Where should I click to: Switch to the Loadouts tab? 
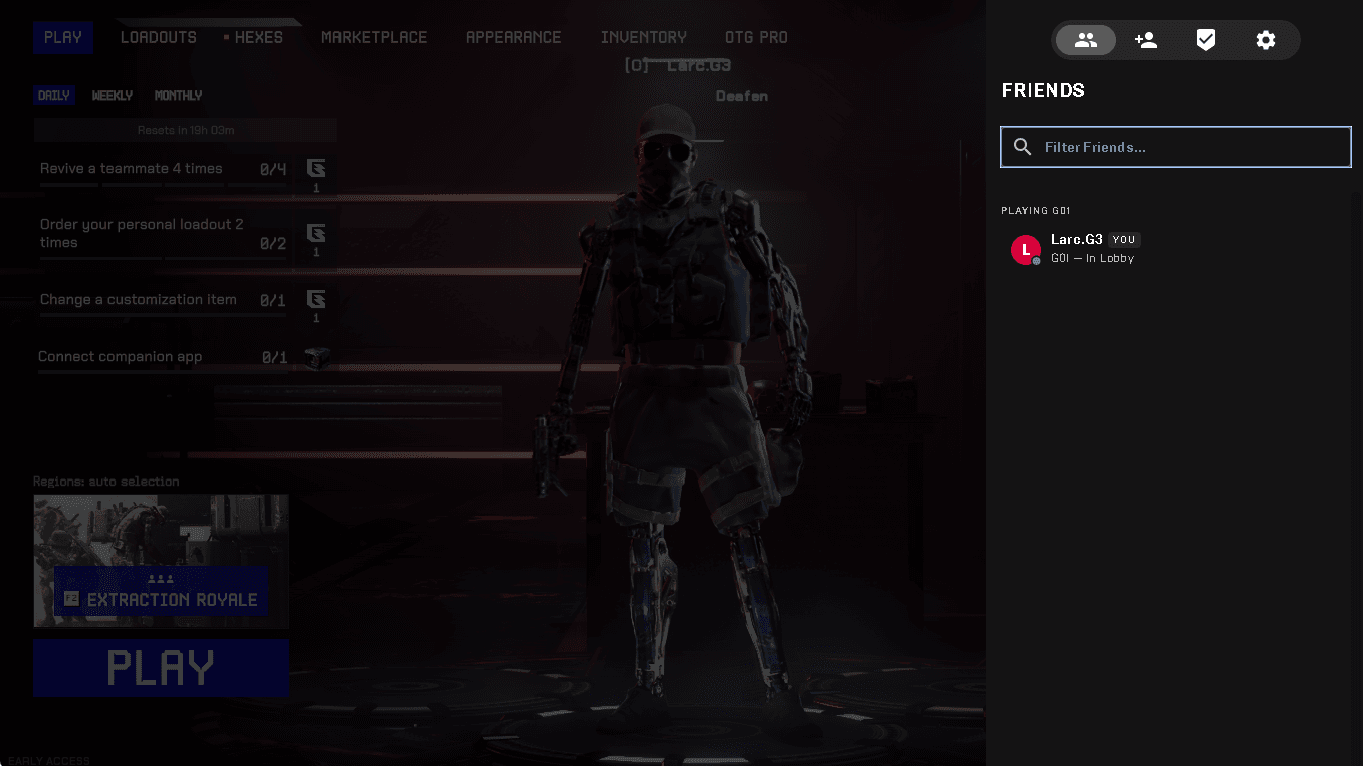(x=158, y=38)
